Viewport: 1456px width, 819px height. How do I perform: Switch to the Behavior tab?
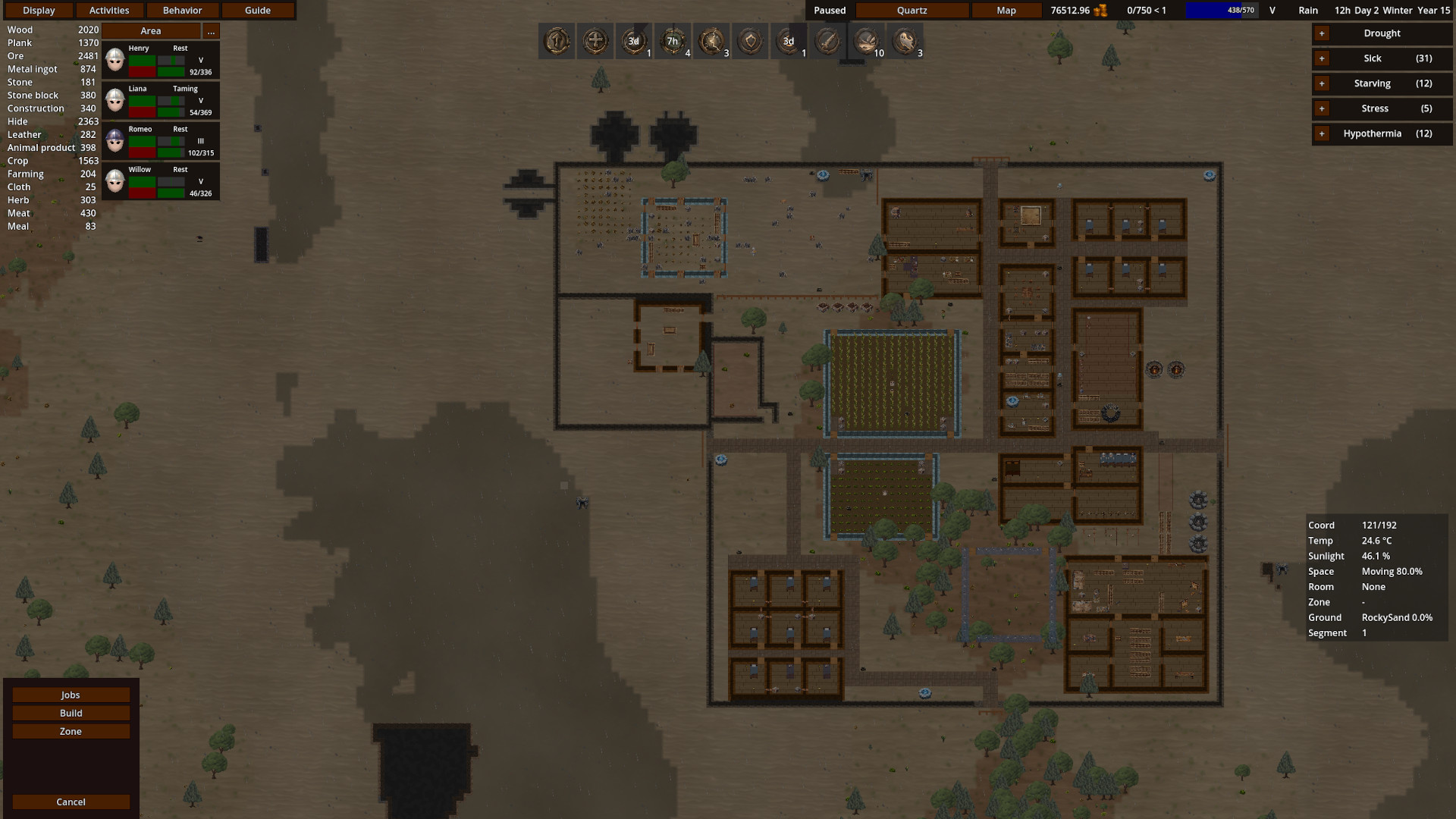(x=183, y=10)
